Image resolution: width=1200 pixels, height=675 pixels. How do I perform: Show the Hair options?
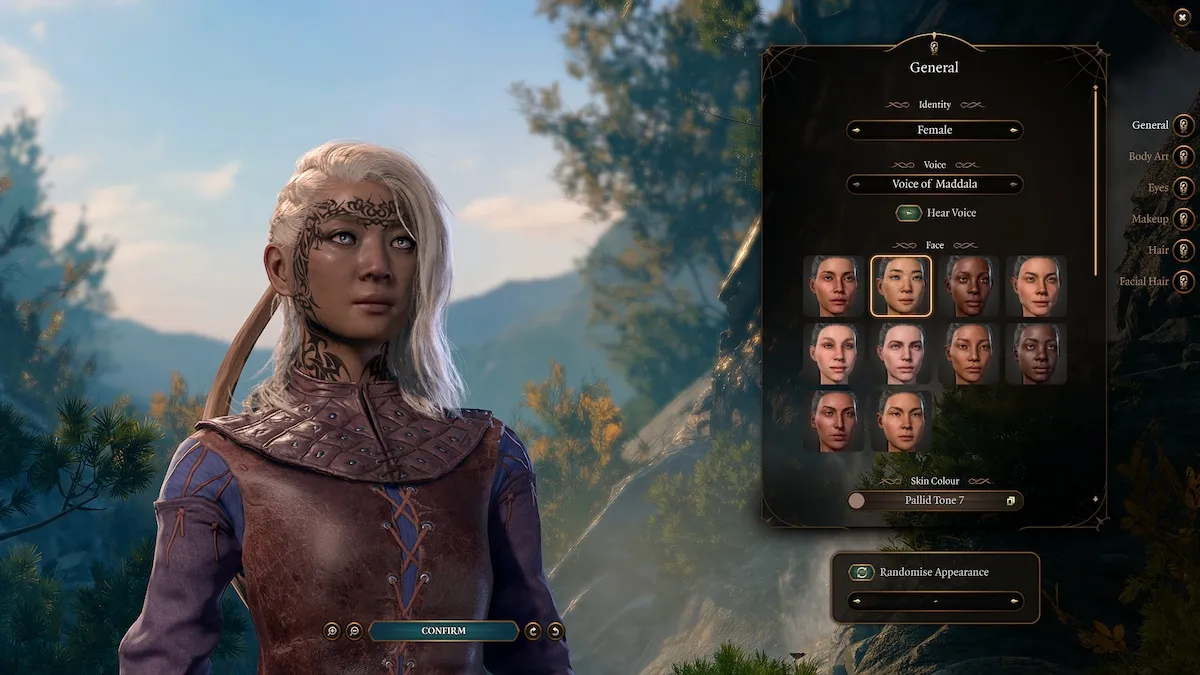tap(1184, 250)
